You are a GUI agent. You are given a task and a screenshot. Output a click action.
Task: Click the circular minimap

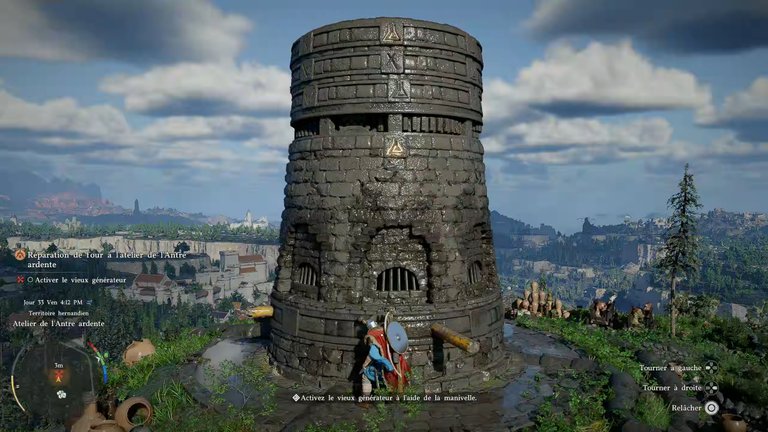(x=56, y=378)
